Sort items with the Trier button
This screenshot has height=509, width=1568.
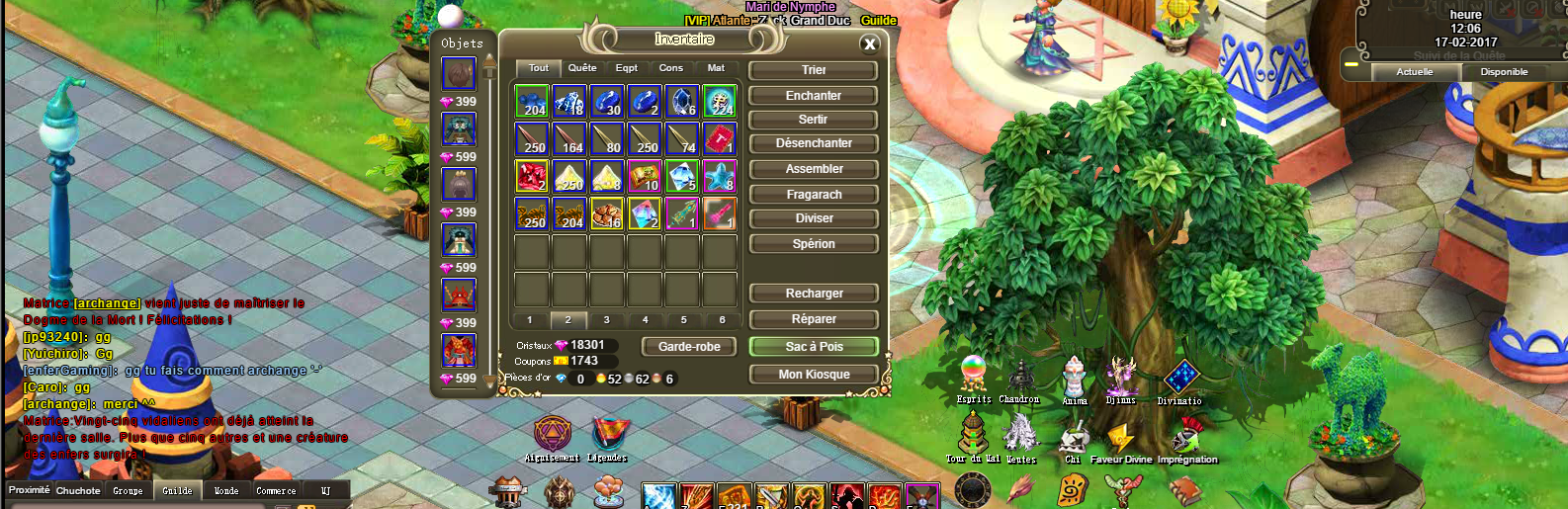pos(814,70)
